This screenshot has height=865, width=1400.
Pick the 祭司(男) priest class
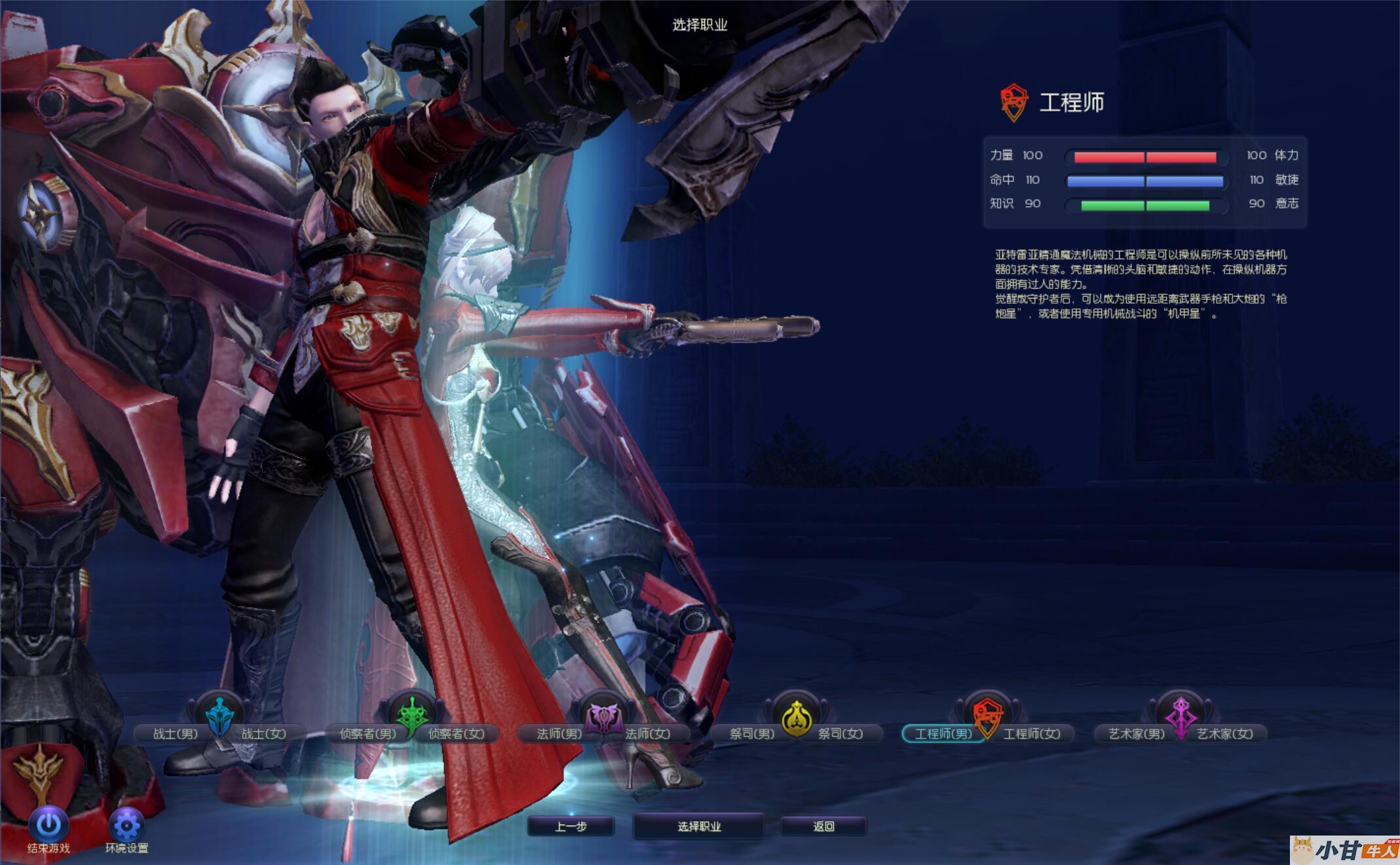point(751,734)
